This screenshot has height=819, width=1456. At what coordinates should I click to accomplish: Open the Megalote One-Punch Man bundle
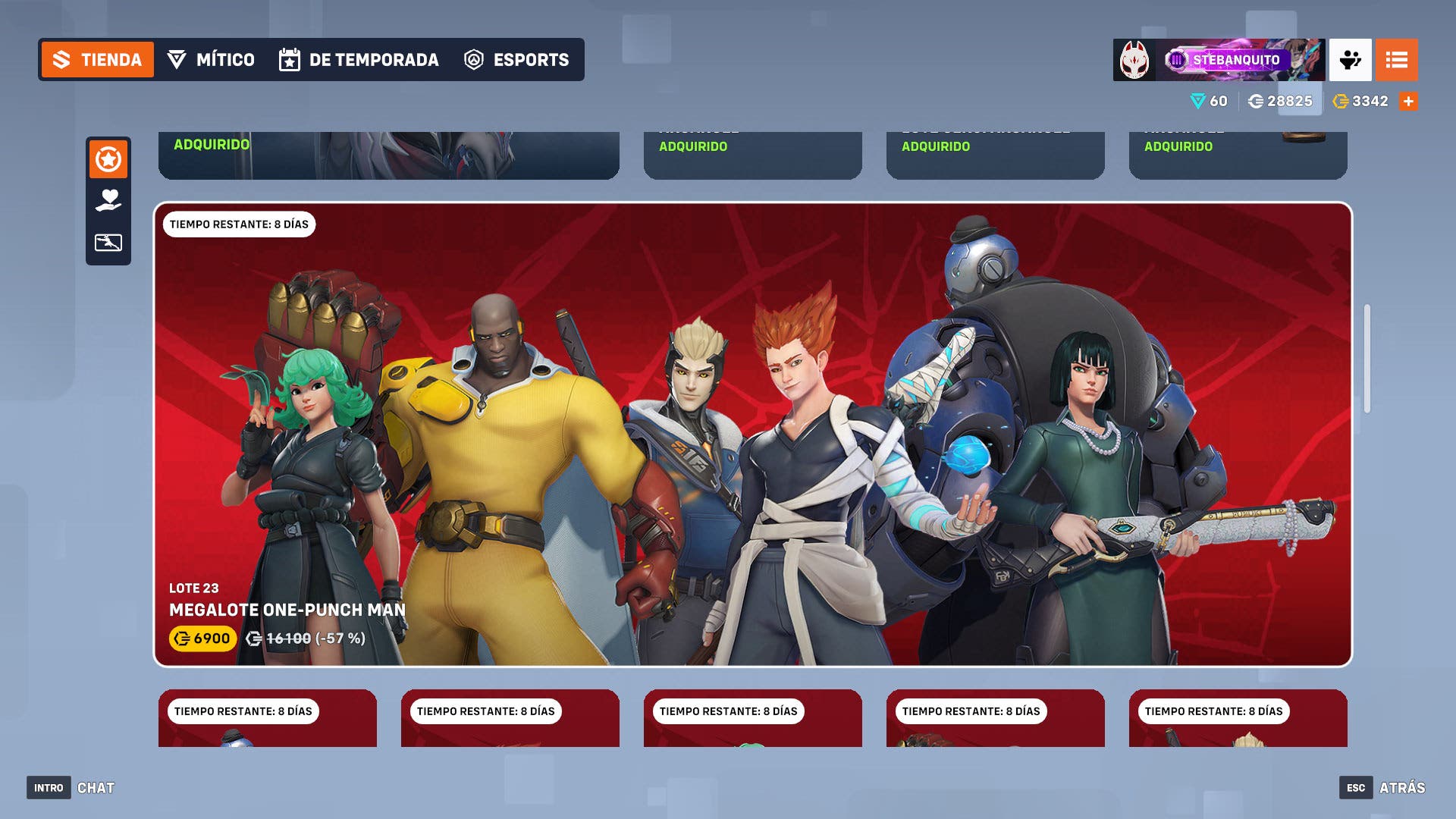coord(752,434)
